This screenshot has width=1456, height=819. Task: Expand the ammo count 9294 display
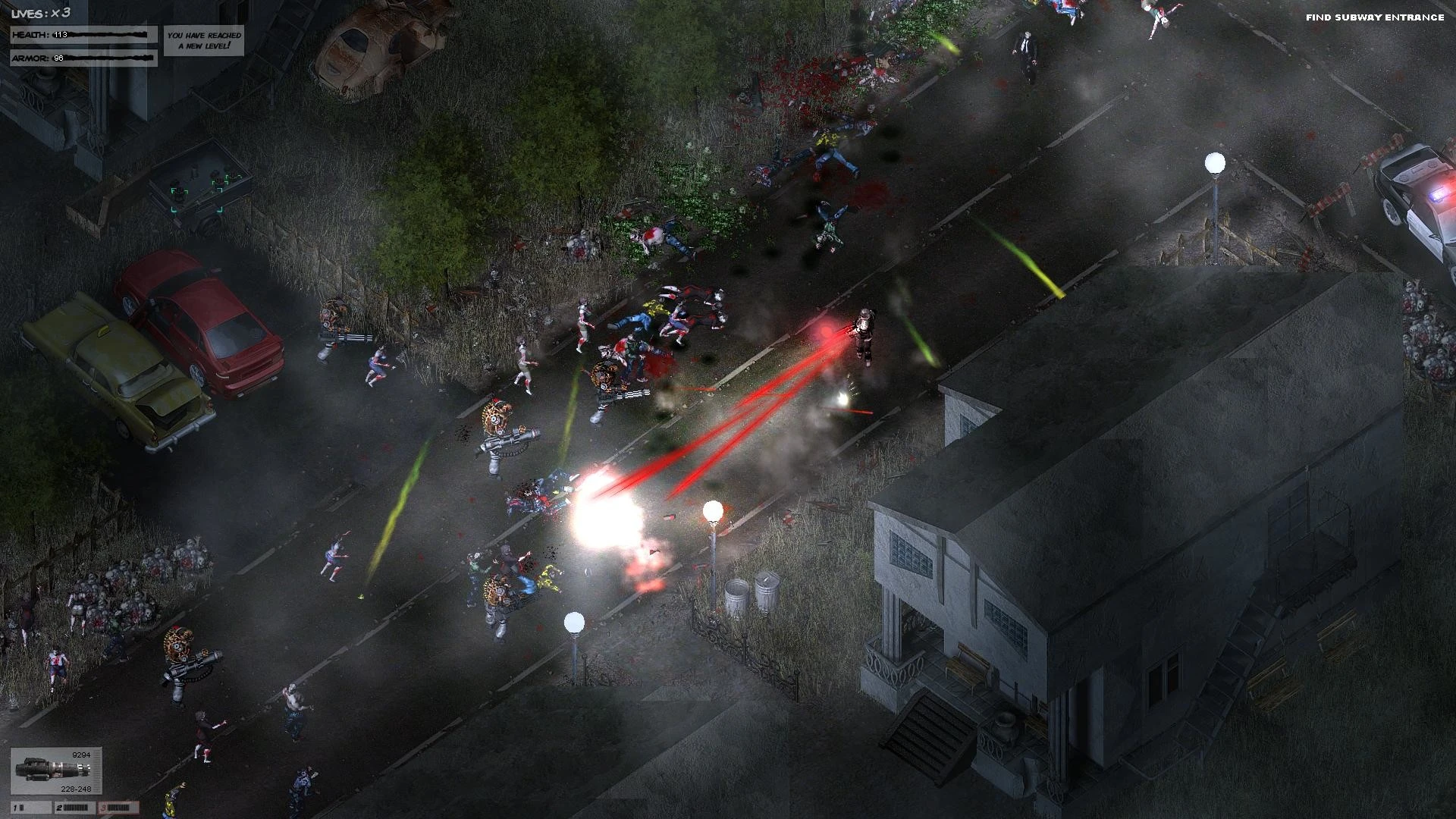(x=80, y=755)
